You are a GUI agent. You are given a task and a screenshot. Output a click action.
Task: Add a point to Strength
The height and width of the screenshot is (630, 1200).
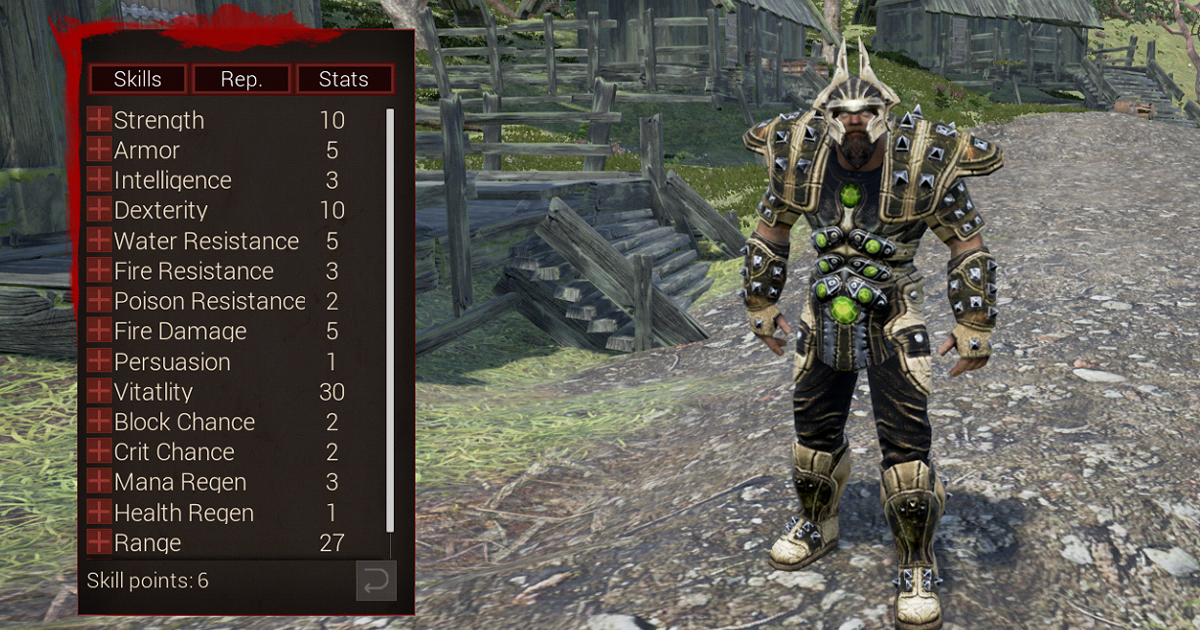[x=99, y=120]
